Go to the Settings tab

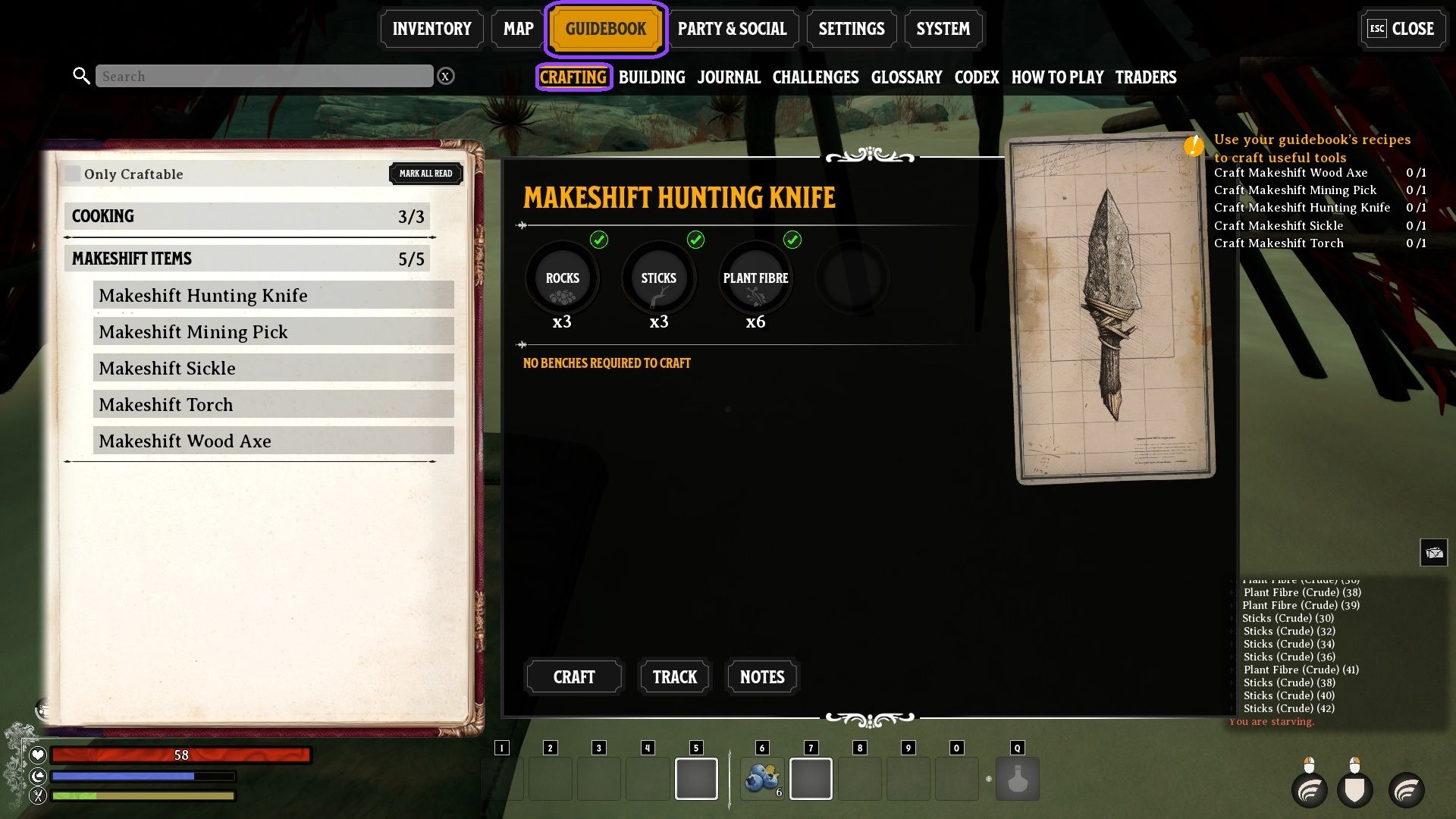coord(851,29)
